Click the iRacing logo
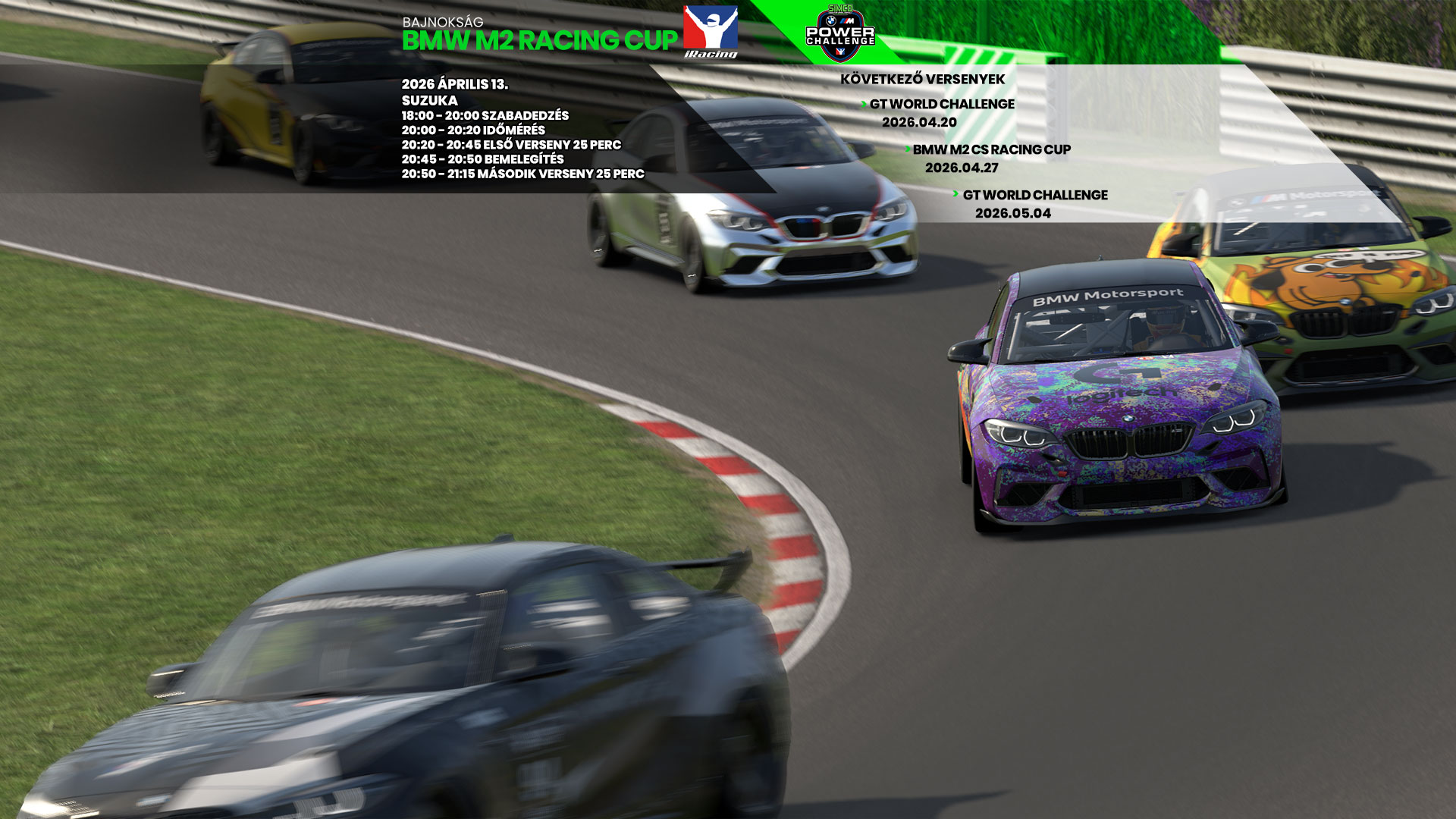Image resolution: width=1456 pixels, height=819 pixels. [x=711, y=33]
